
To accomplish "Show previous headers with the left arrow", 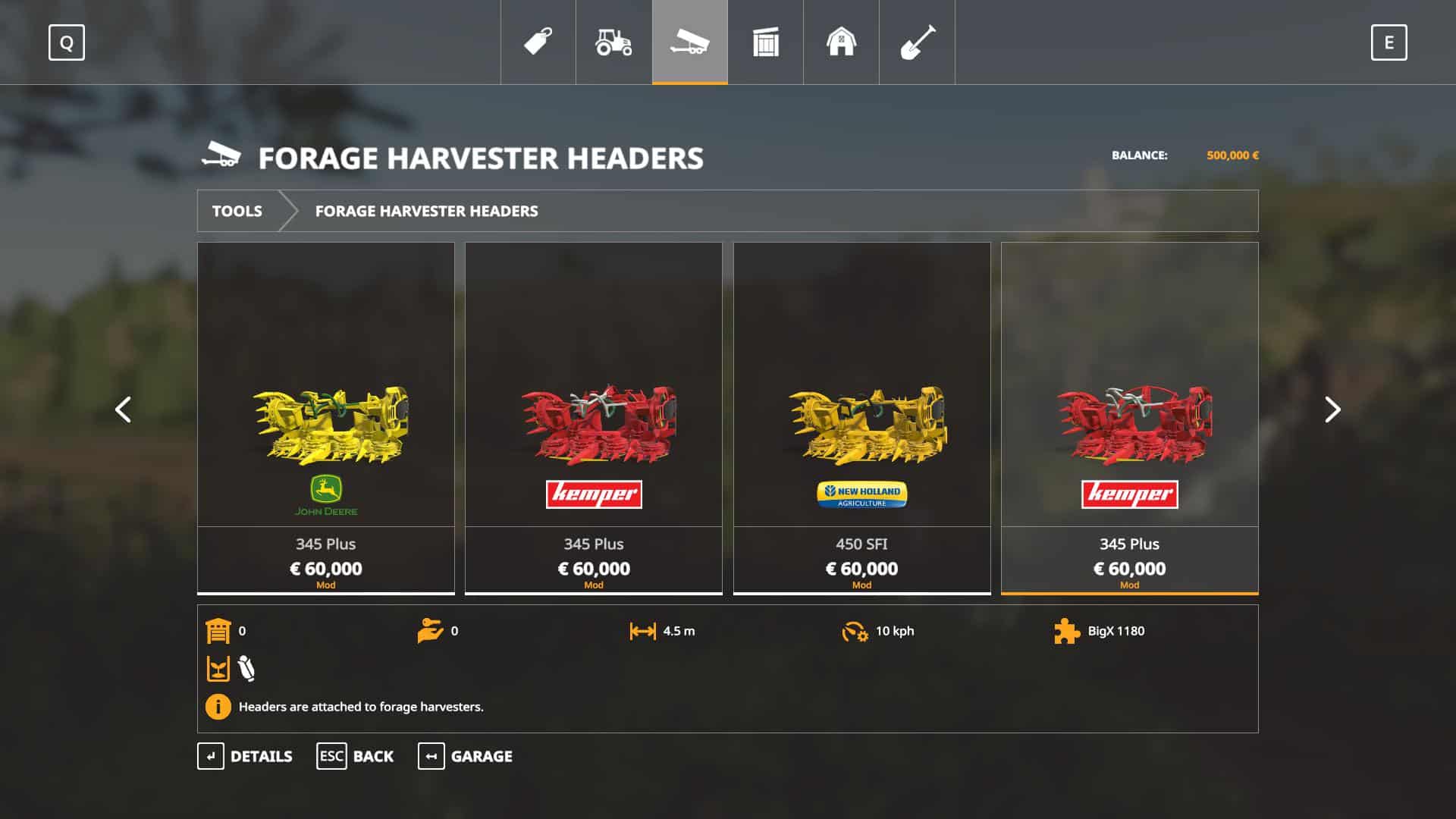I will point(123,409).
